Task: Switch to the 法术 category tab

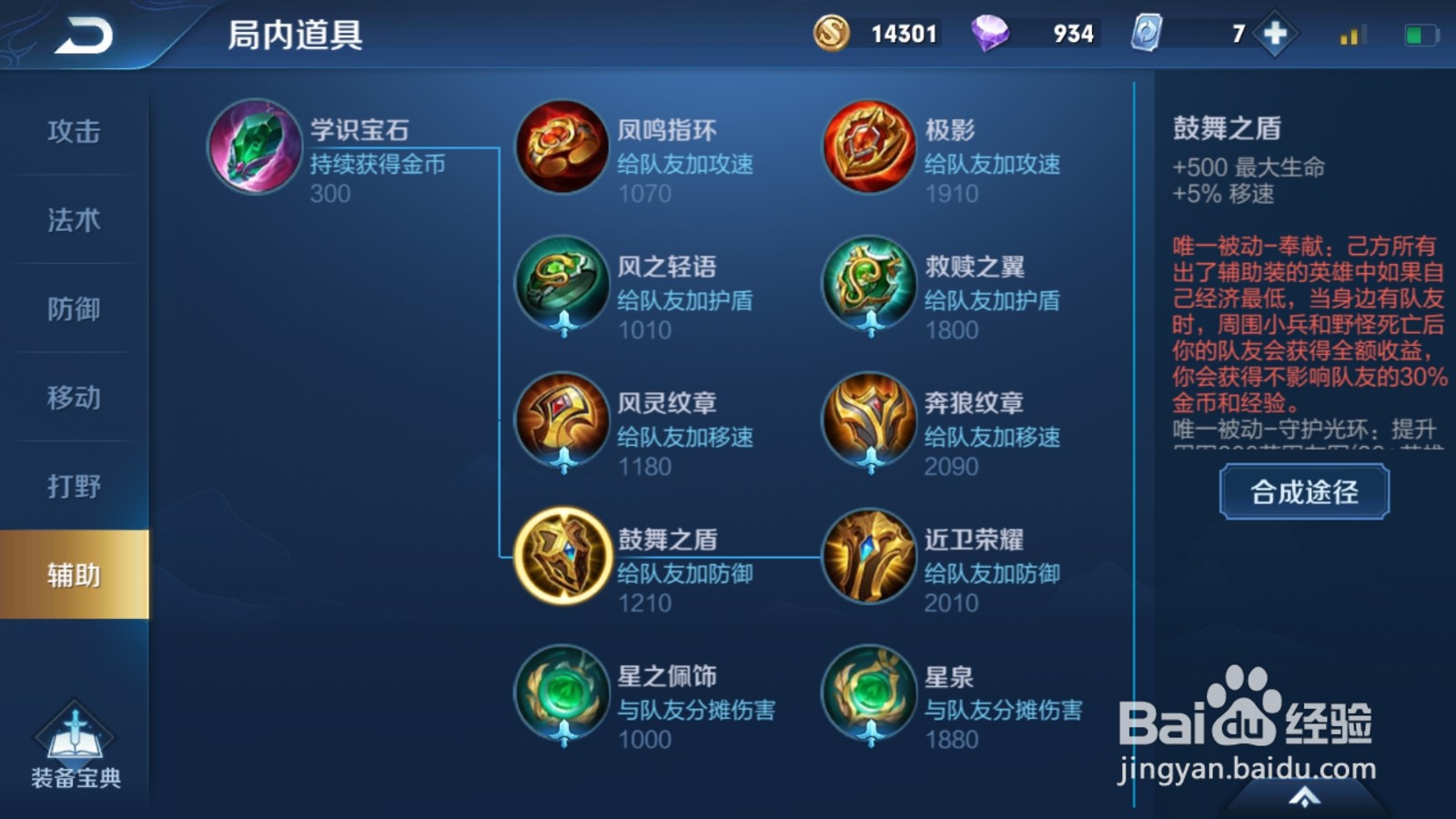Action: click(68, 220)
